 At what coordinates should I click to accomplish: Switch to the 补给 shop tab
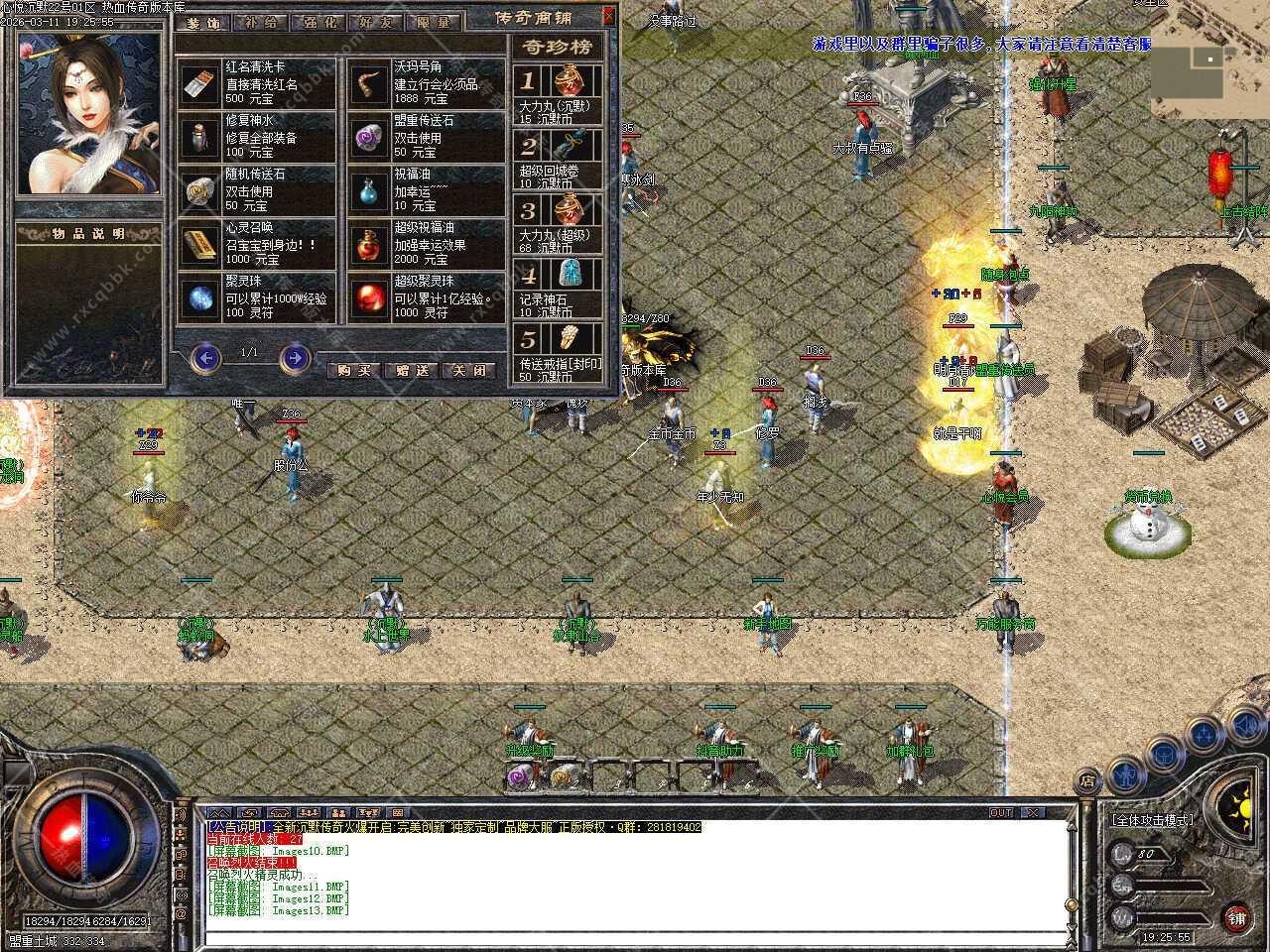(x=261, y=23)
